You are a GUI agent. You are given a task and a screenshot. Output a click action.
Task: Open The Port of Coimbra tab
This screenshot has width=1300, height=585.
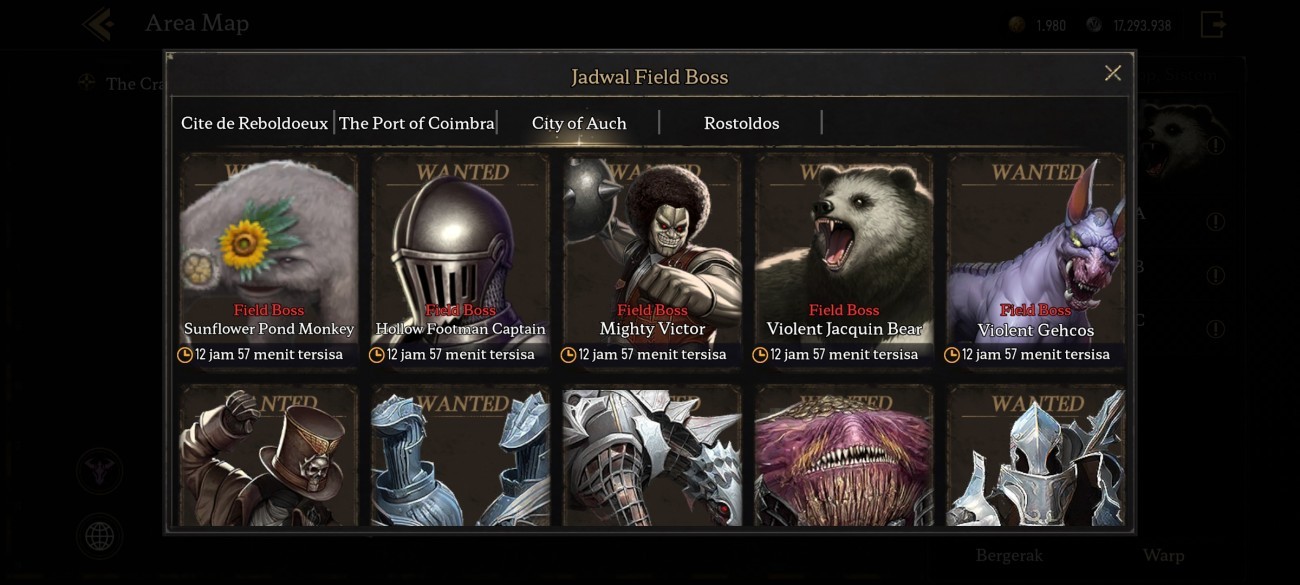416,123
